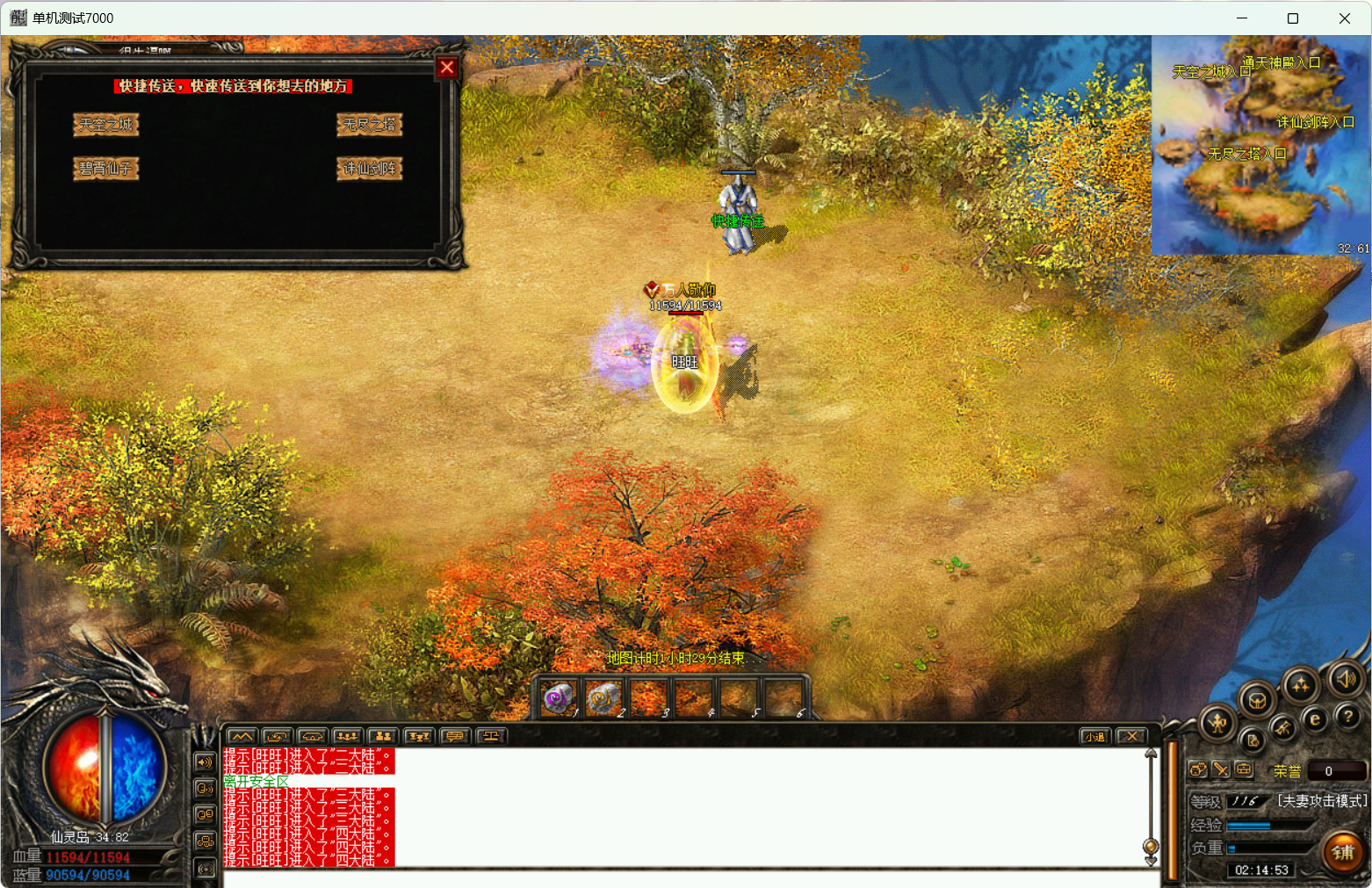Use the golden scroll in hotbar slot 2

[603, 699]
